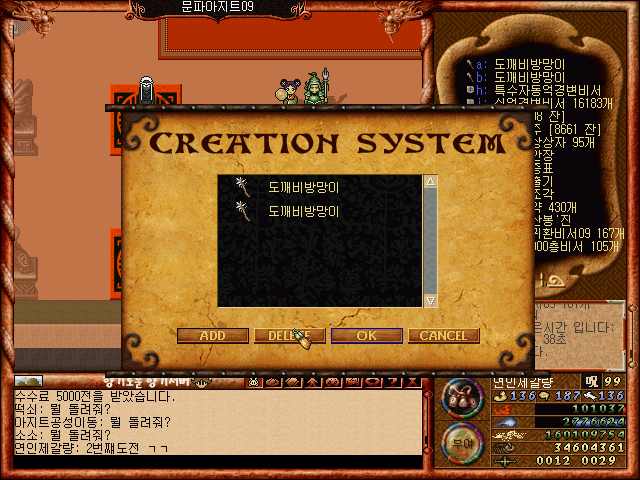Remove an entry with the DELETE button
The image size is (640, 480).
pos(288,336)
